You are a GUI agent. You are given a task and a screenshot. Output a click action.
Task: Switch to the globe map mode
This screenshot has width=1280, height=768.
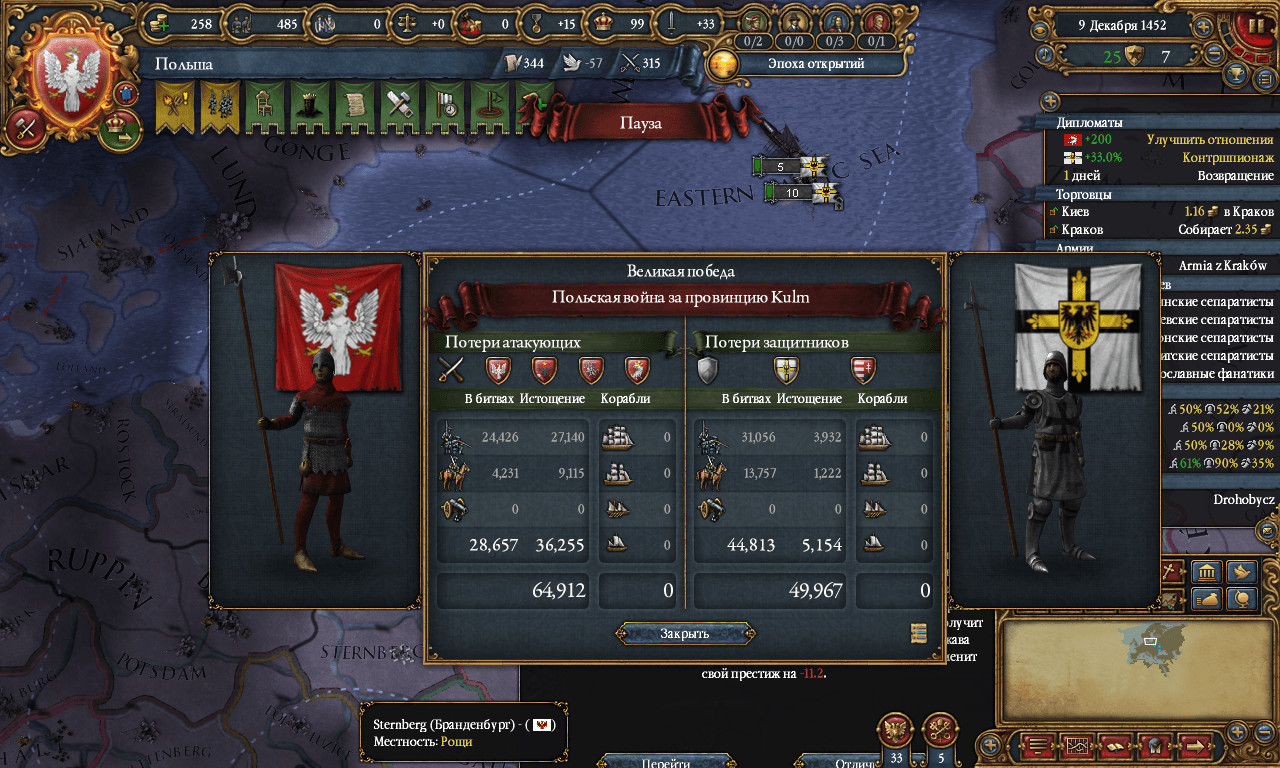tap(1242, 600)
